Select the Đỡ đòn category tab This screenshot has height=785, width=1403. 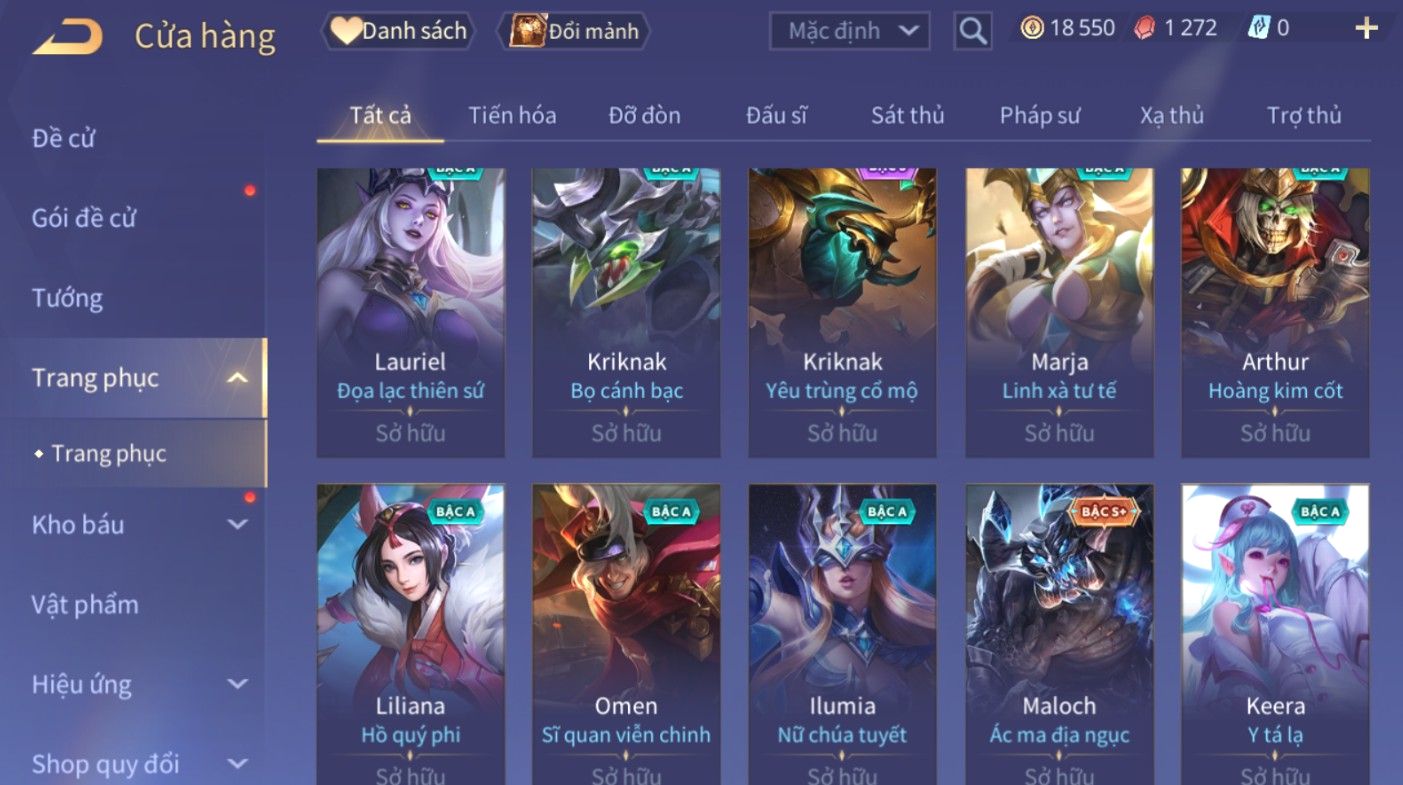click(x=644, y=116)
